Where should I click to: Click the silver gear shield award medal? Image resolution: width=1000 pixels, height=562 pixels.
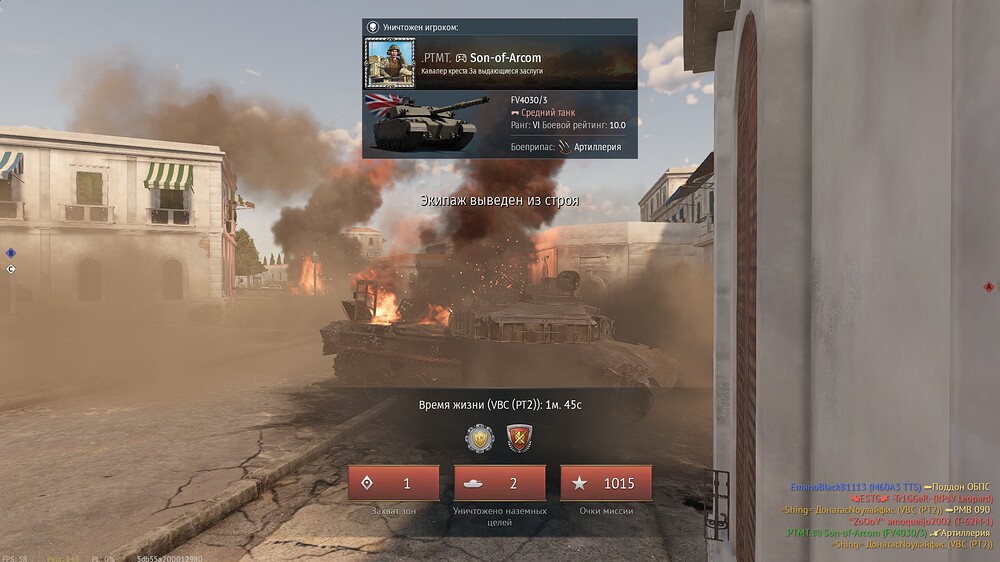(480, 438)
